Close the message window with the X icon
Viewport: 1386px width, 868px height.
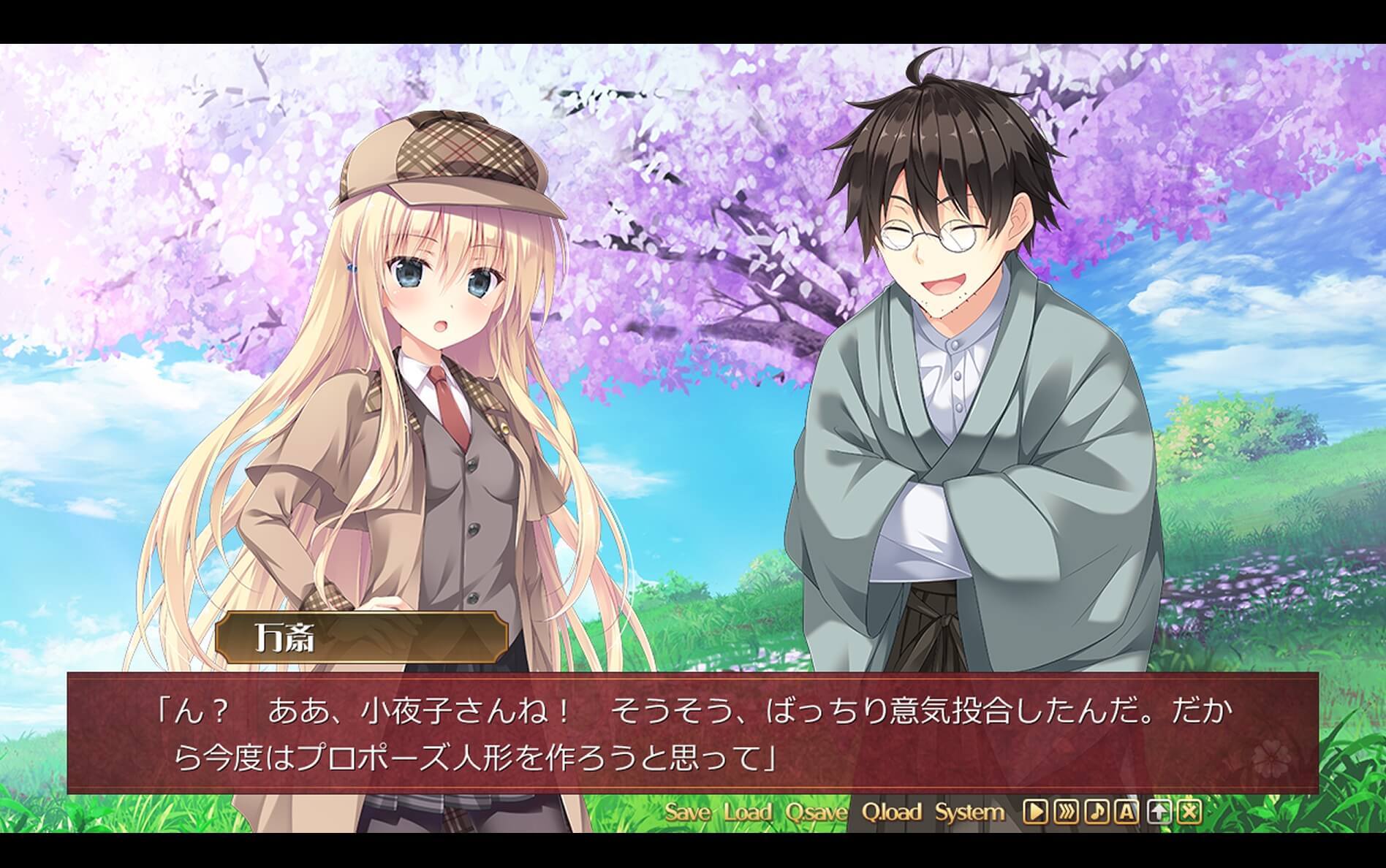click(1189, 811)
